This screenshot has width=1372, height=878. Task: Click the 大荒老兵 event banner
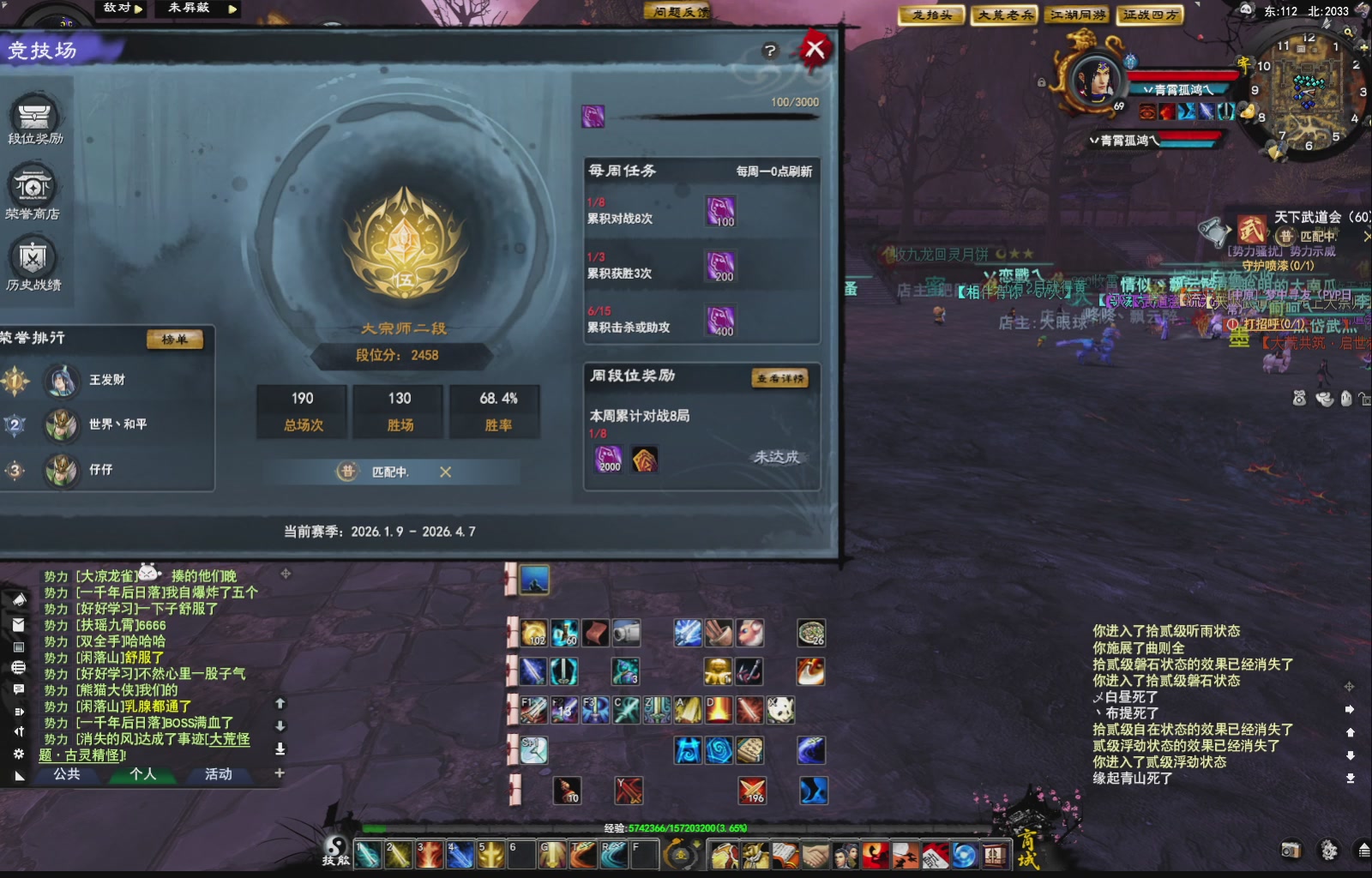pyautogui.click(x=1002, y=15)
